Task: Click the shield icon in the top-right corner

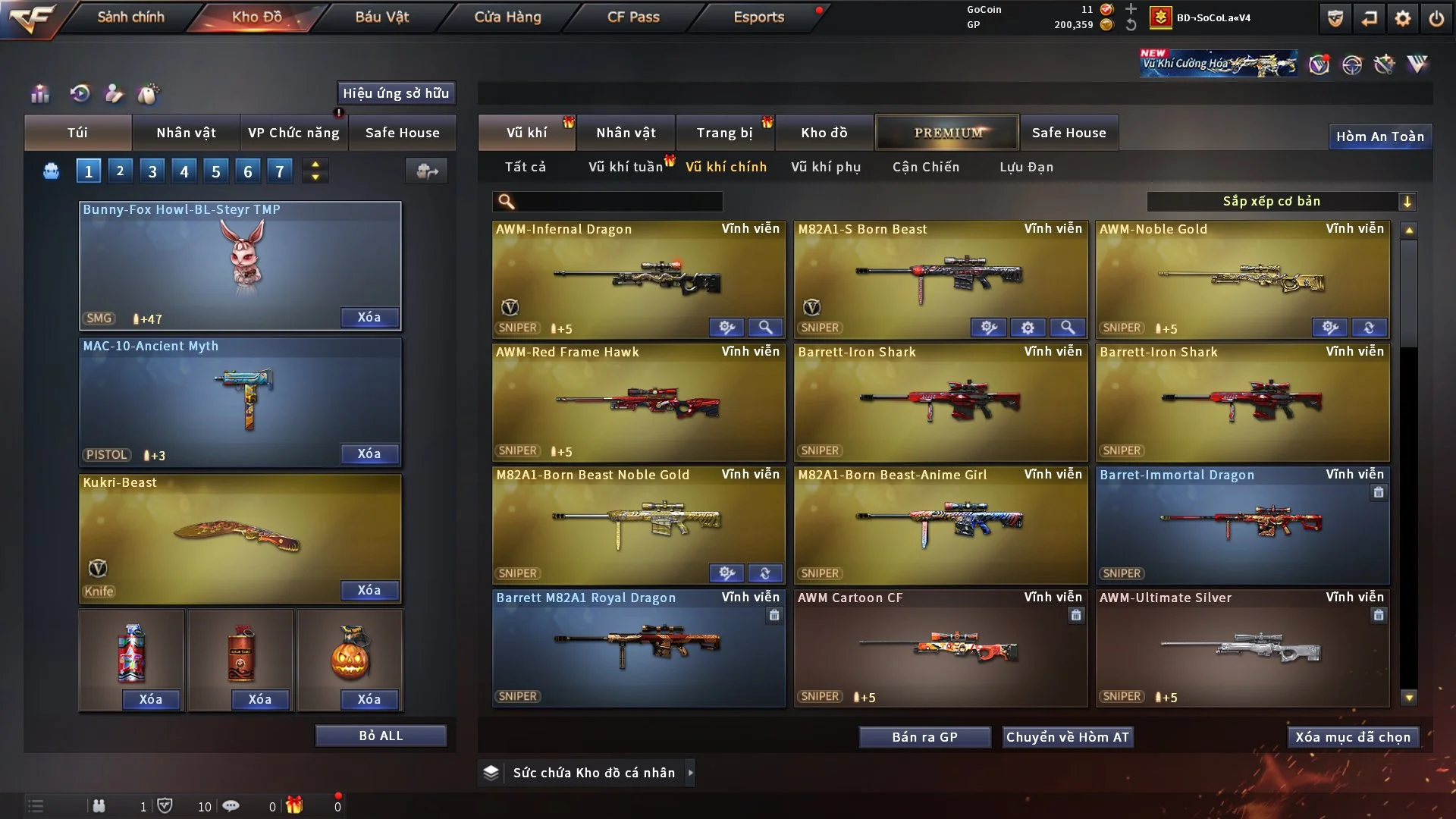Action: coord(1334,17)
